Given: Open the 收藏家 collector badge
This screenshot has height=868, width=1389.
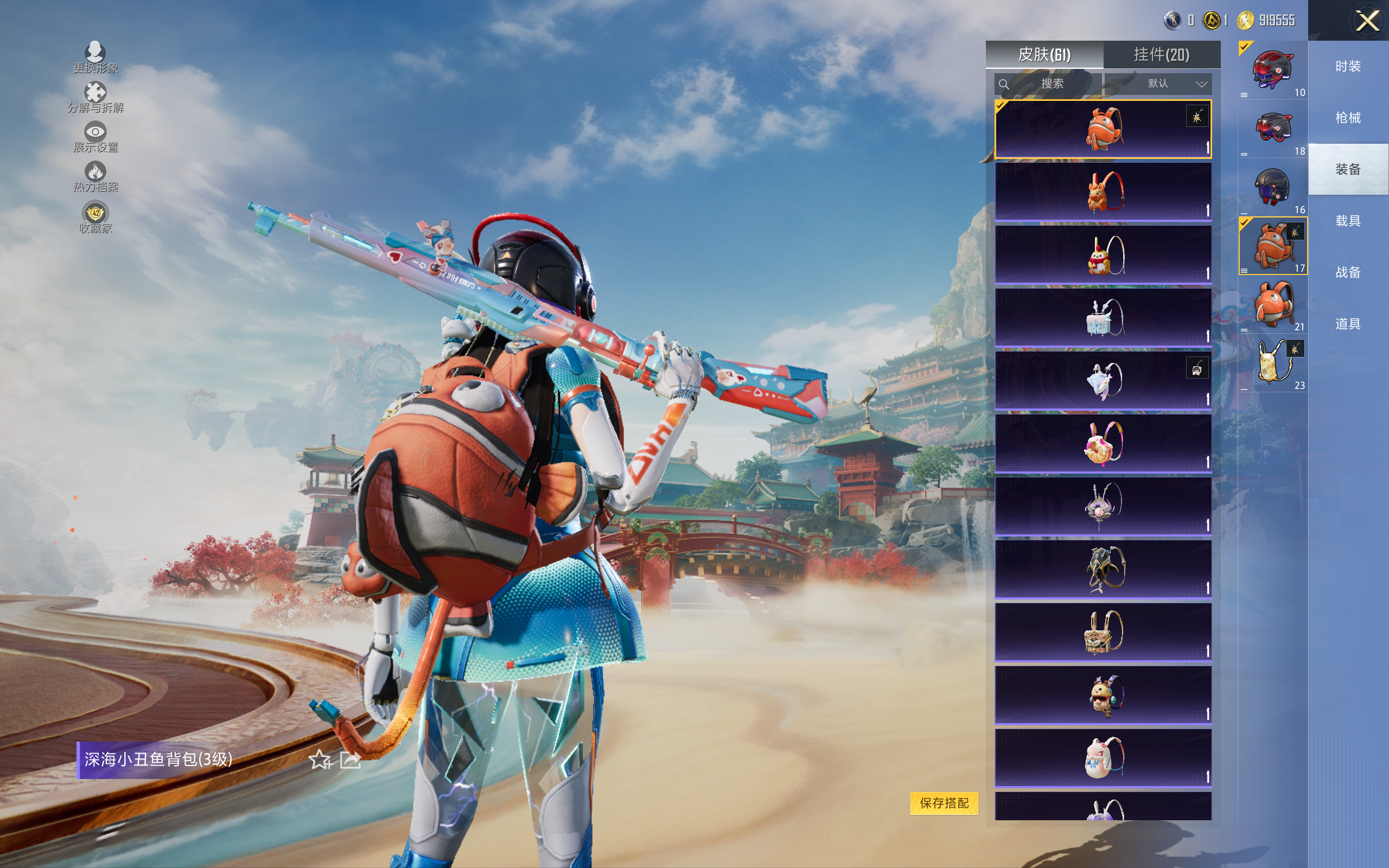Looking at the screenshot, I should click(x=95, y=216).
